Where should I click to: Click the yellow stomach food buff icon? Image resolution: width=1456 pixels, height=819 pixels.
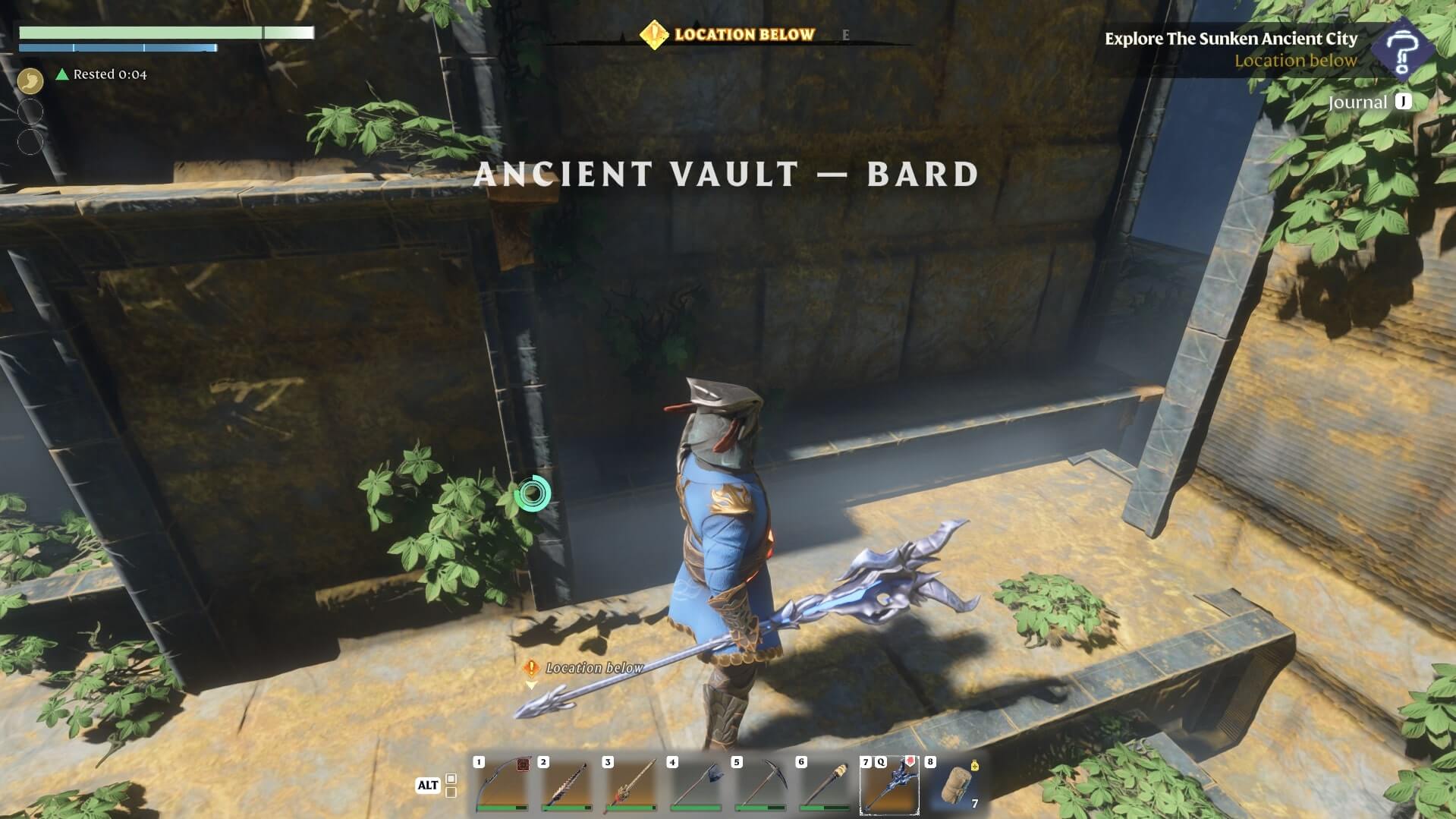coord(30,79)
